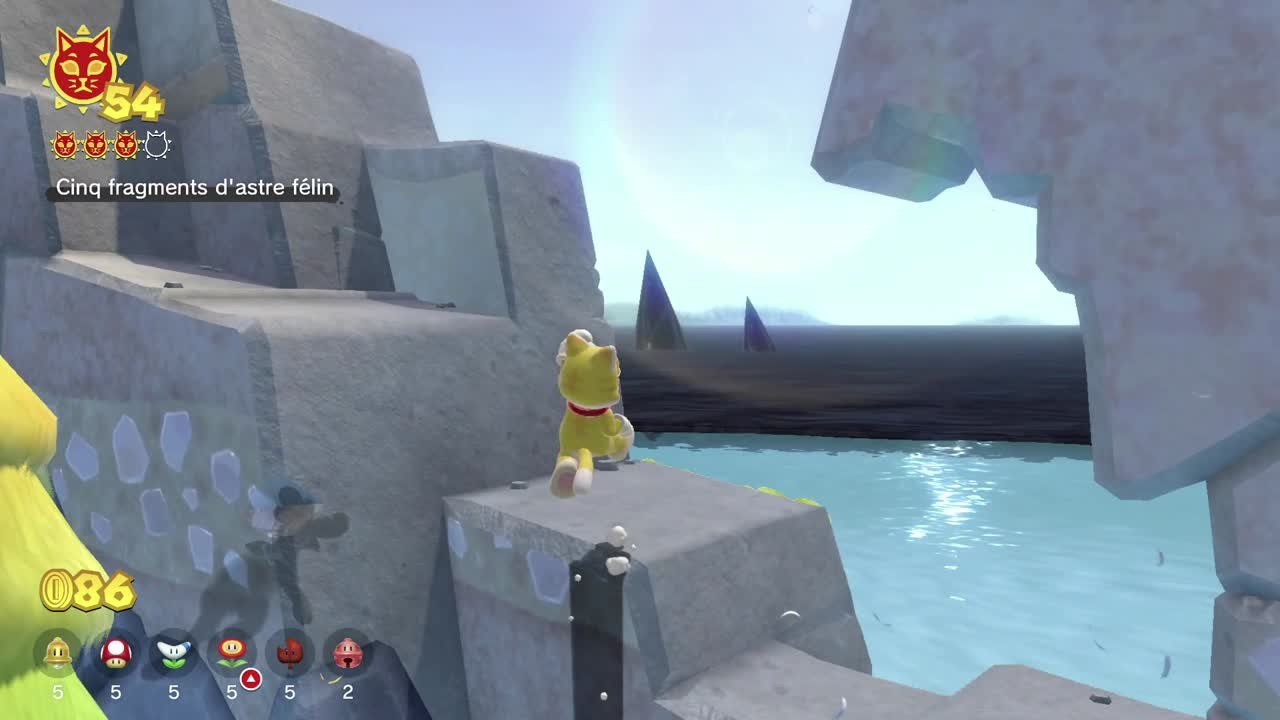The width and height of the screenshot is (1280, 720).
Task: Pick the Boomerang Flower reserve slot
Action: click(x=174, y=653)
